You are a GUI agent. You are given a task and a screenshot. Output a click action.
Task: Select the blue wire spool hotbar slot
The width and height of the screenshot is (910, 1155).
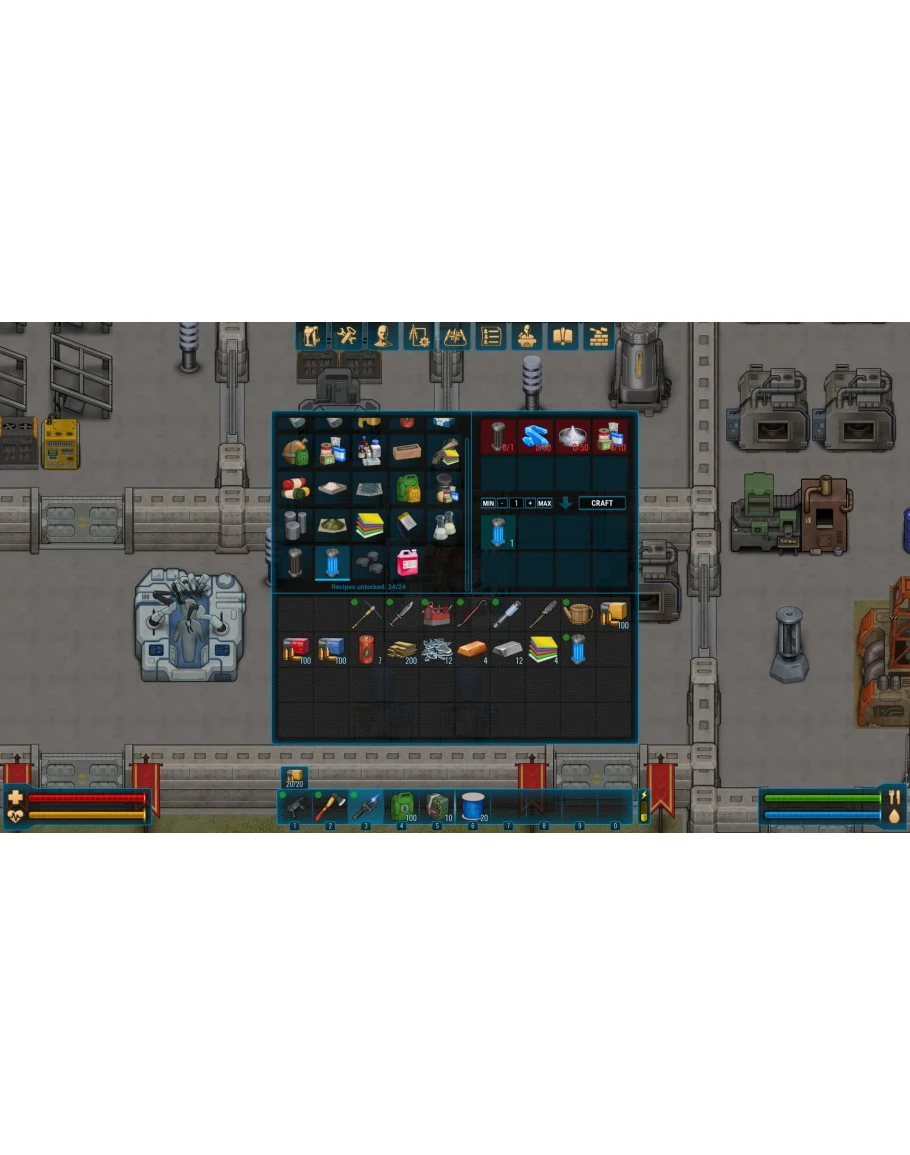tap(473, 806)
